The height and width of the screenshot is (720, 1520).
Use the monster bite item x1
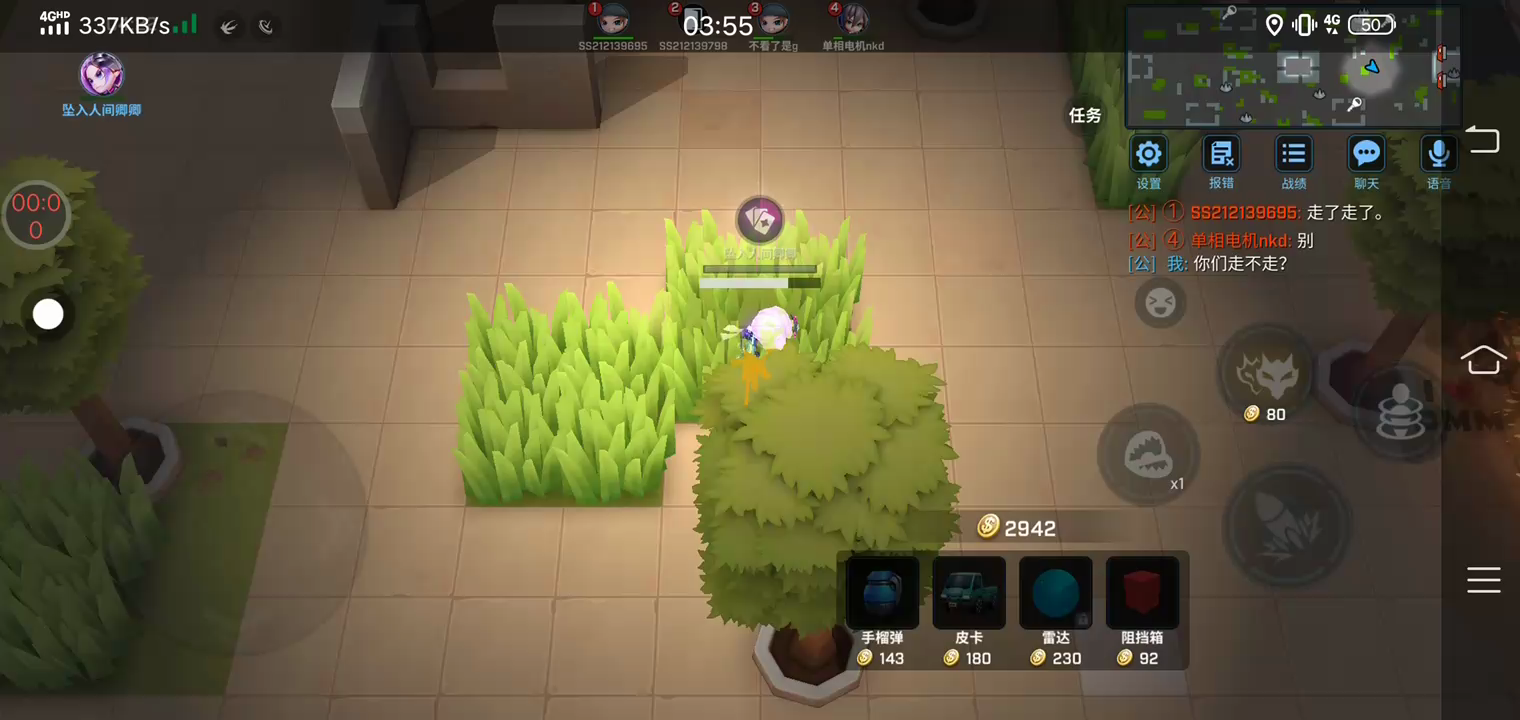[x=1147, y=455]
